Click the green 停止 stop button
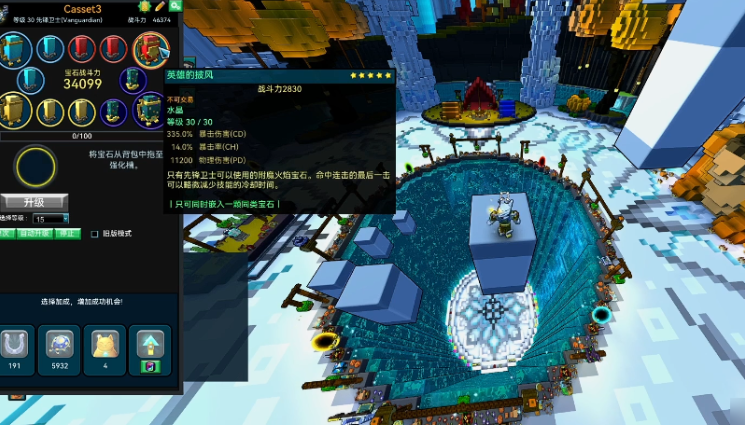 (66, 233)
